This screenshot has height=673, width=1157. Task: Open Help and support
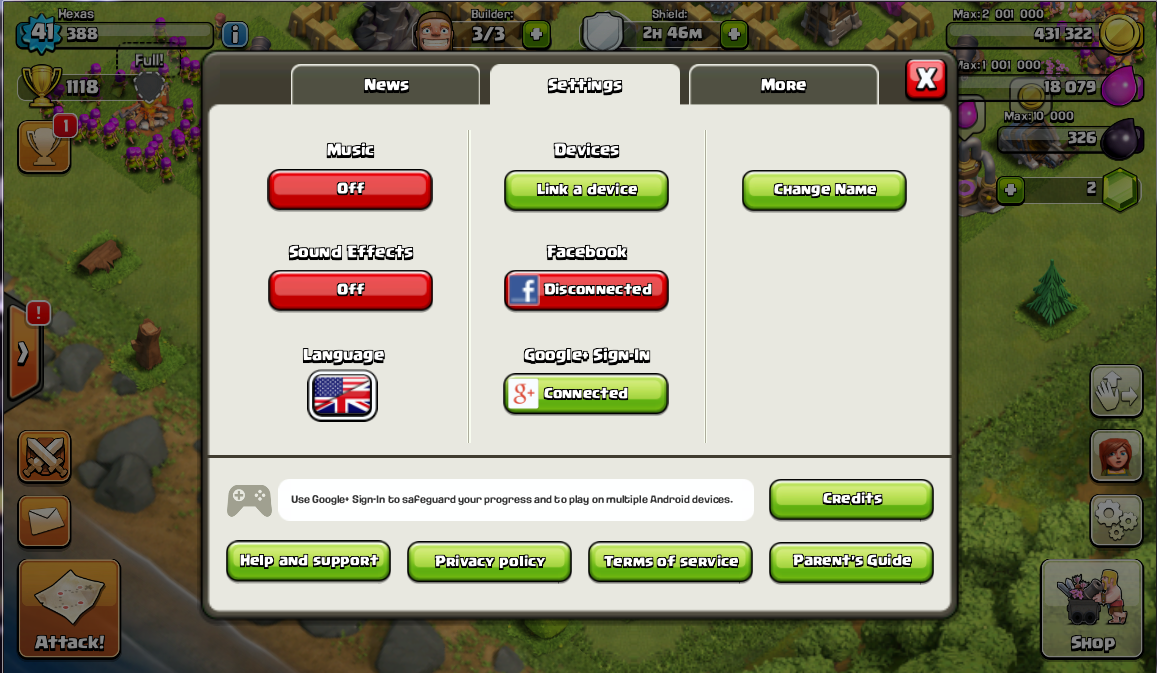308,560
